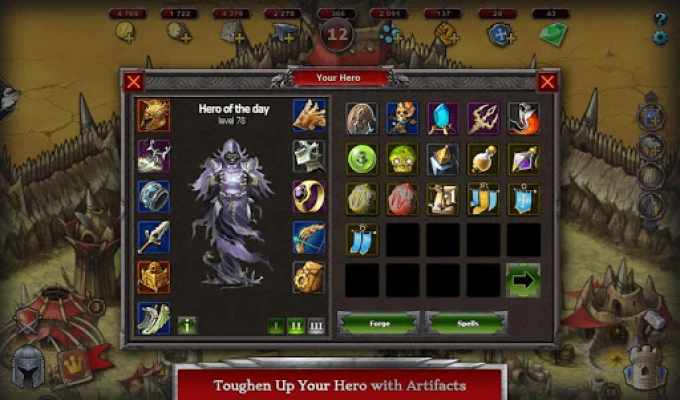Open the knight helmet menu icon

(x=29, y=368)
